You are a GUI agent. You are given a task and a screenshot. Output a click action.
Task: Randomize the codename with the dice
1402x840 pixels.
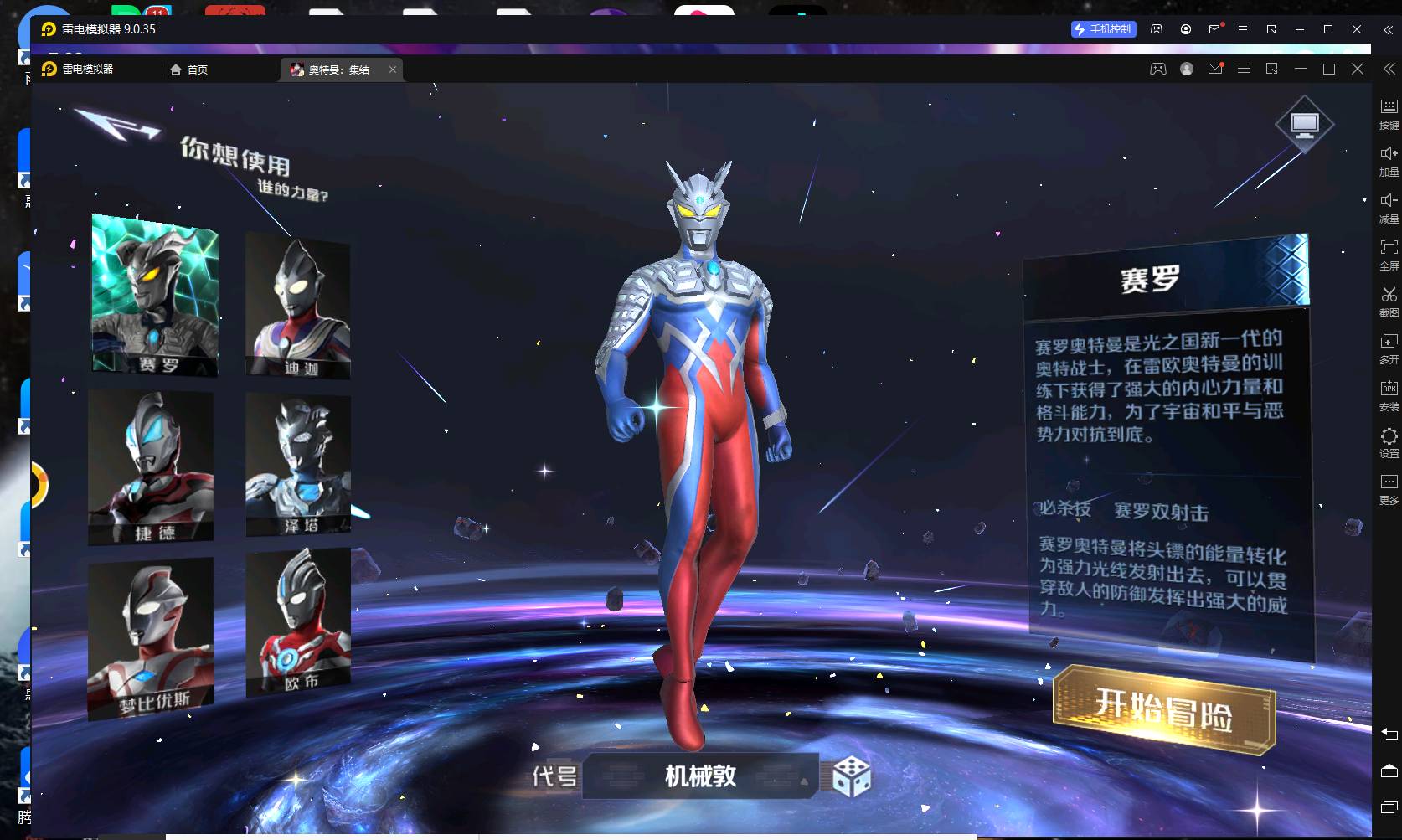click(852, 776)
